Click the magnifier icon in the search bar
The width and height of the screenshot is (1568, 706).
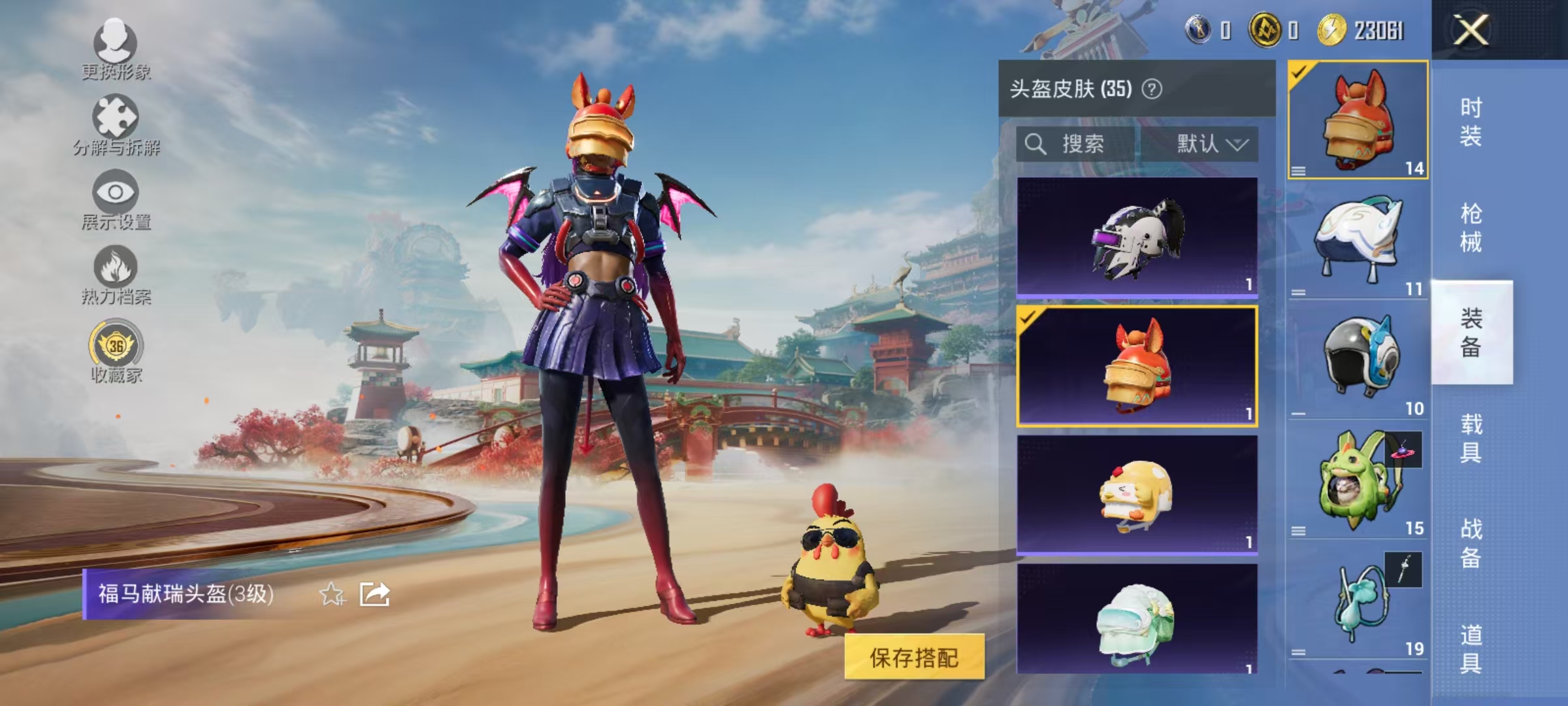point(1036,145)
